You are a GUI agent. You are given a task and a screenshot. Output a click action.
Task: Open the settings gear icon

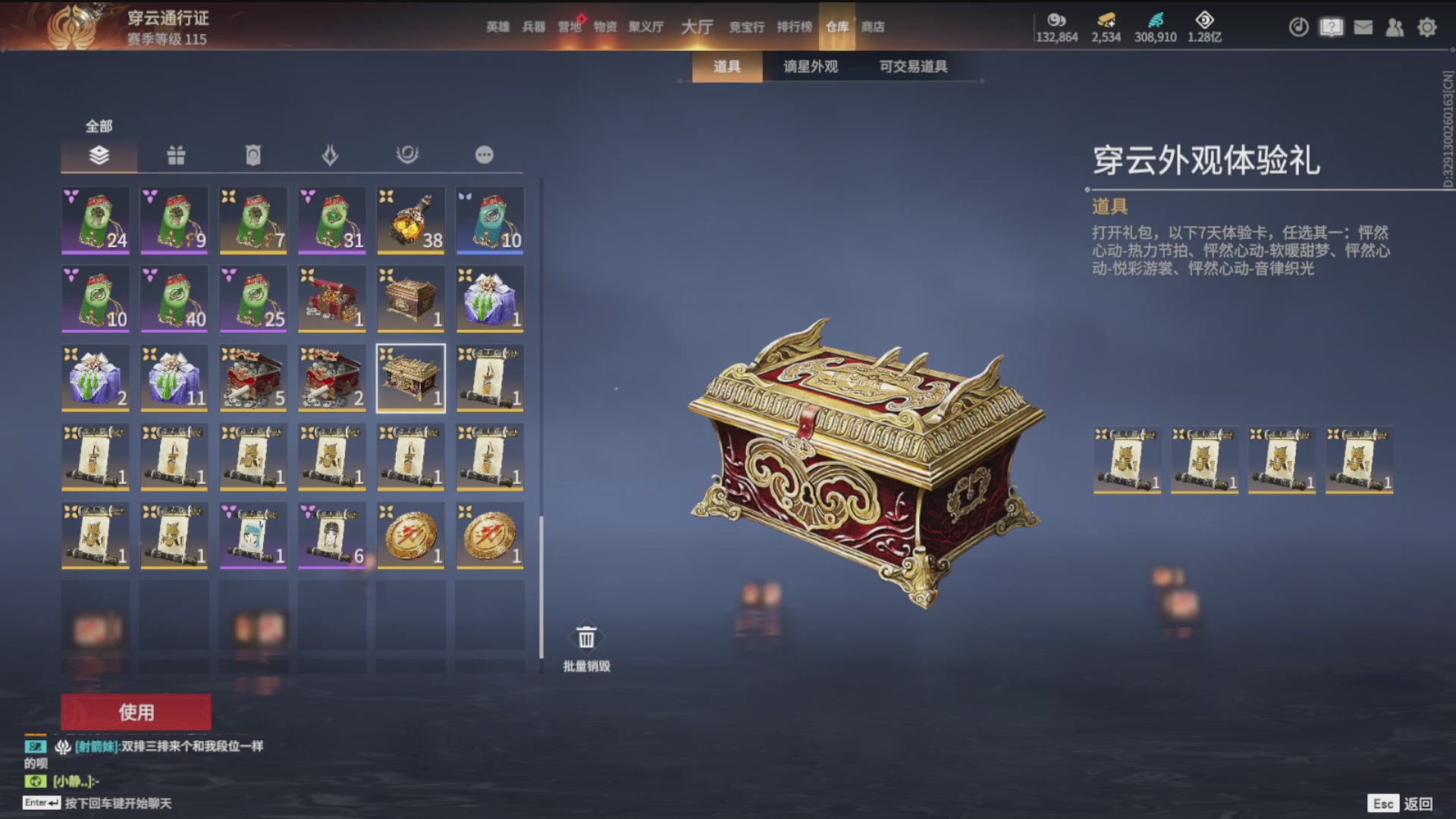coord(1428,27)
